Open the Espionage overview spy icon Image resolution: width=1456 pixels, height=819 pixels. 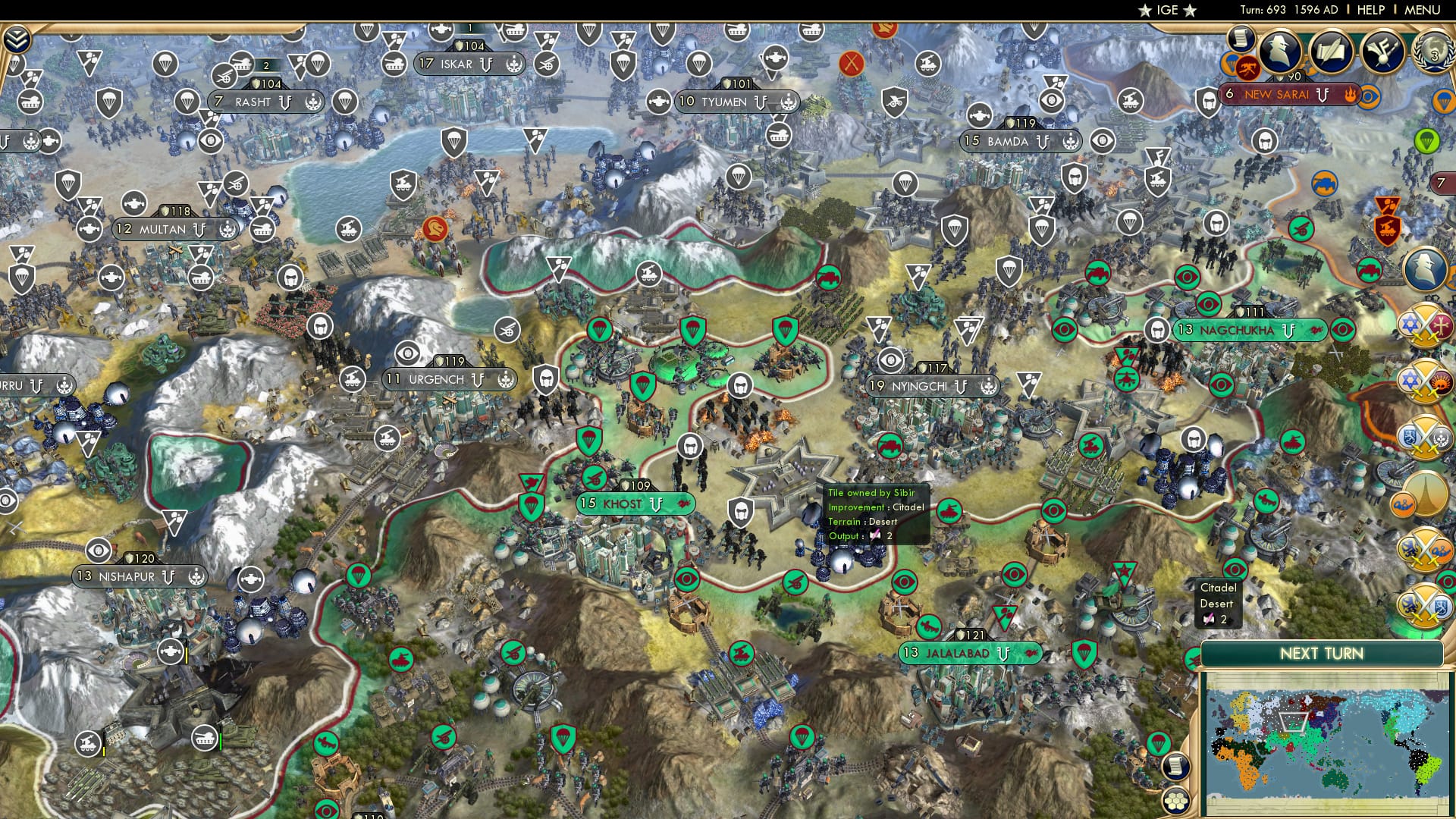[x=1280, y=48]
